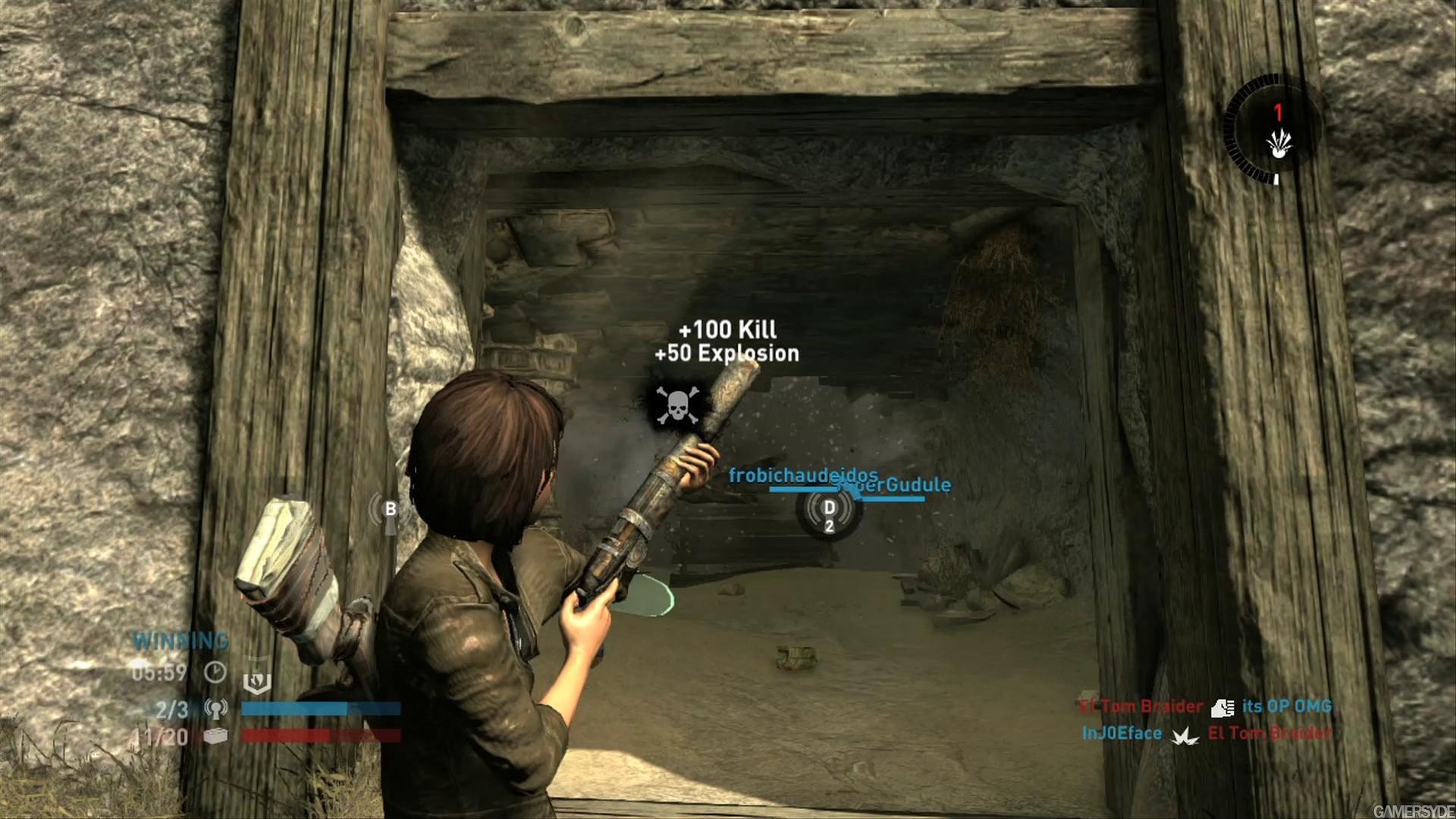
Task: Click the frobichaudeidos player name tag
Action: pyautogui.click(x=802, y=475)
